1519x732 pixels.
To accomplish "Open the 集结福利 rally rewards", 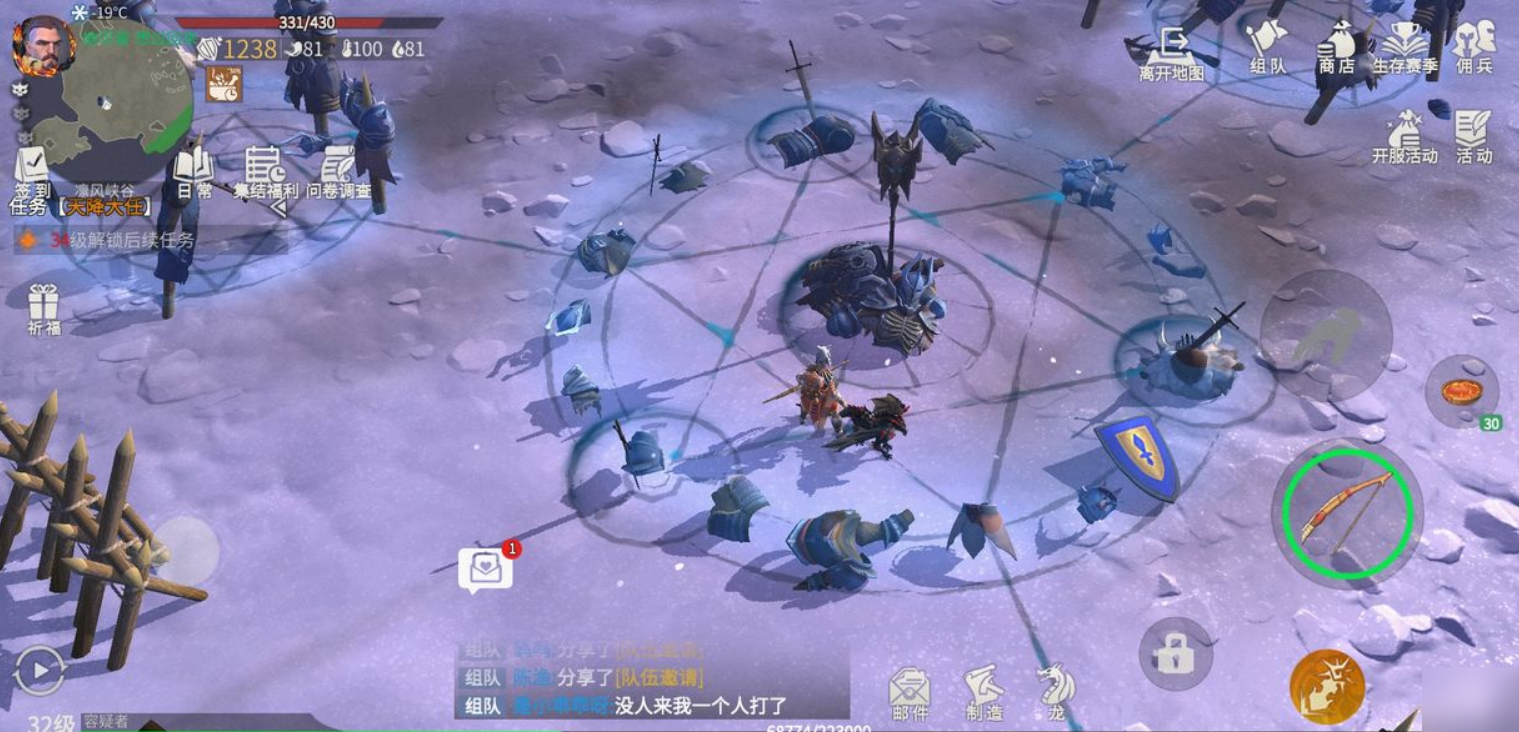I will 265,170.
